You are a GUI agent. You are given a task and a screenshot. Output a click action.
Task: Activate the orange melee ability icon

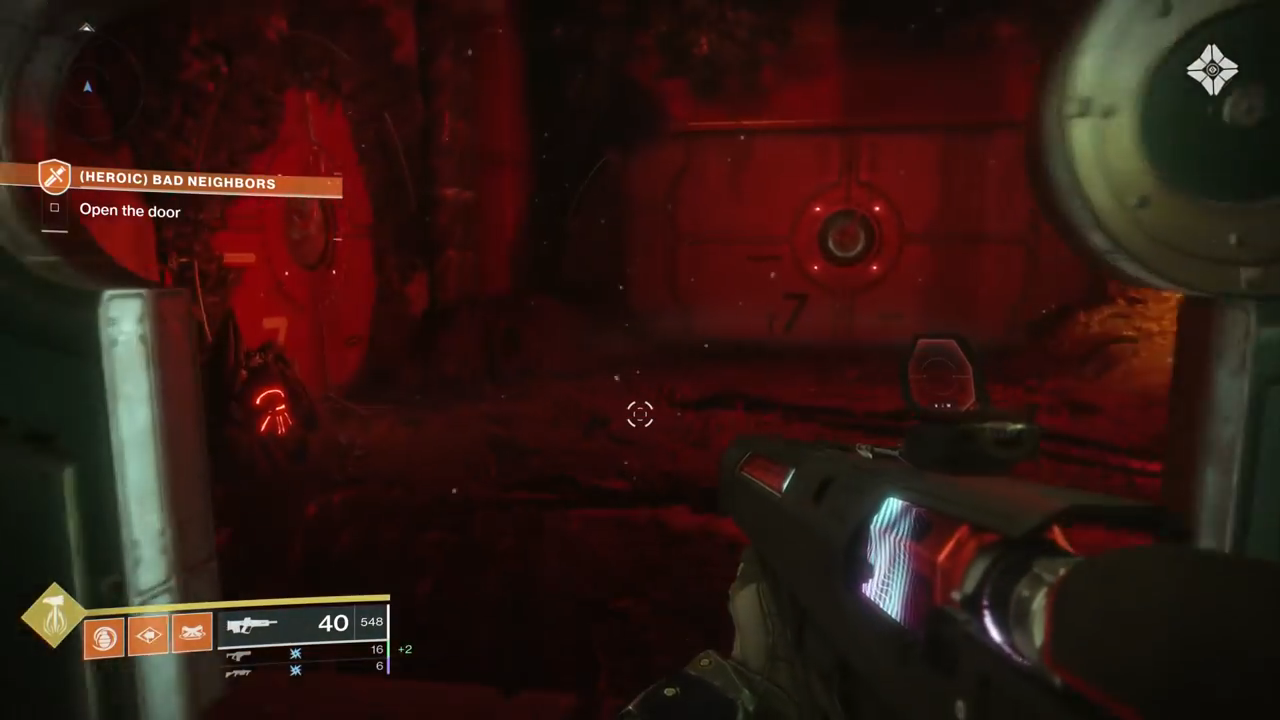[192, 633]
